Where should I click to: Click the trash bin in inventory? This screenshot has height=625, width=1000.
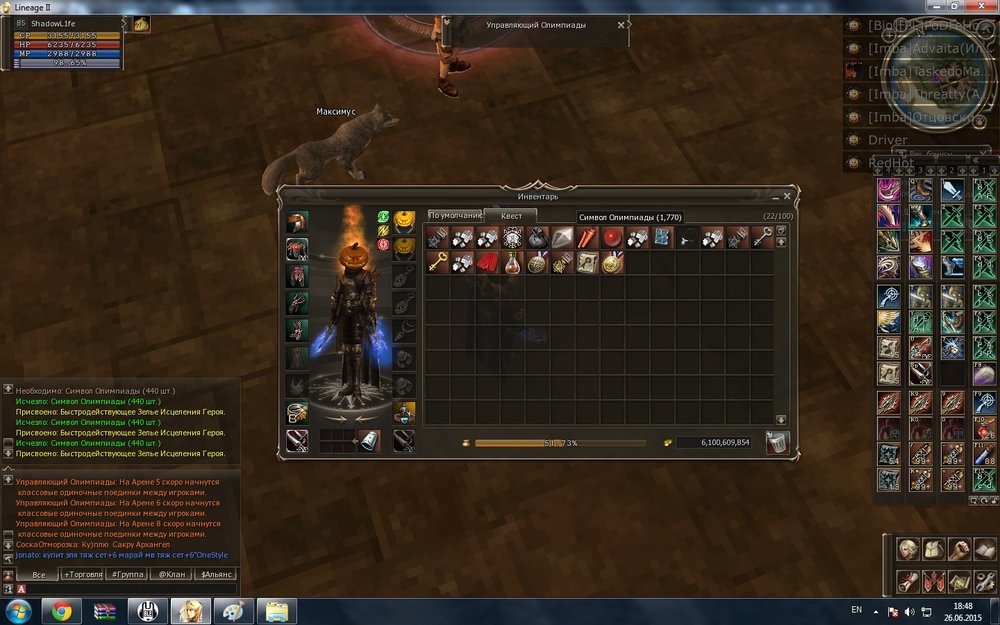coord(777,442)
